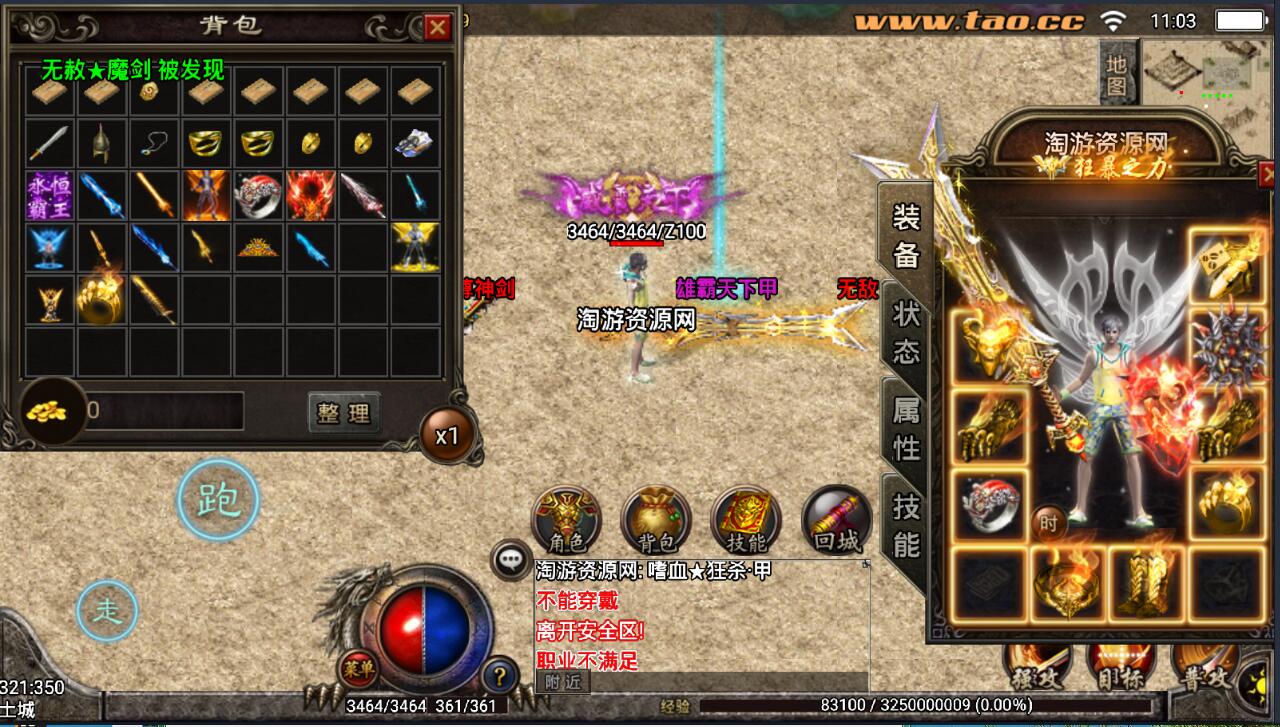Toggle the x1 quantity button

tap(446, 436)
